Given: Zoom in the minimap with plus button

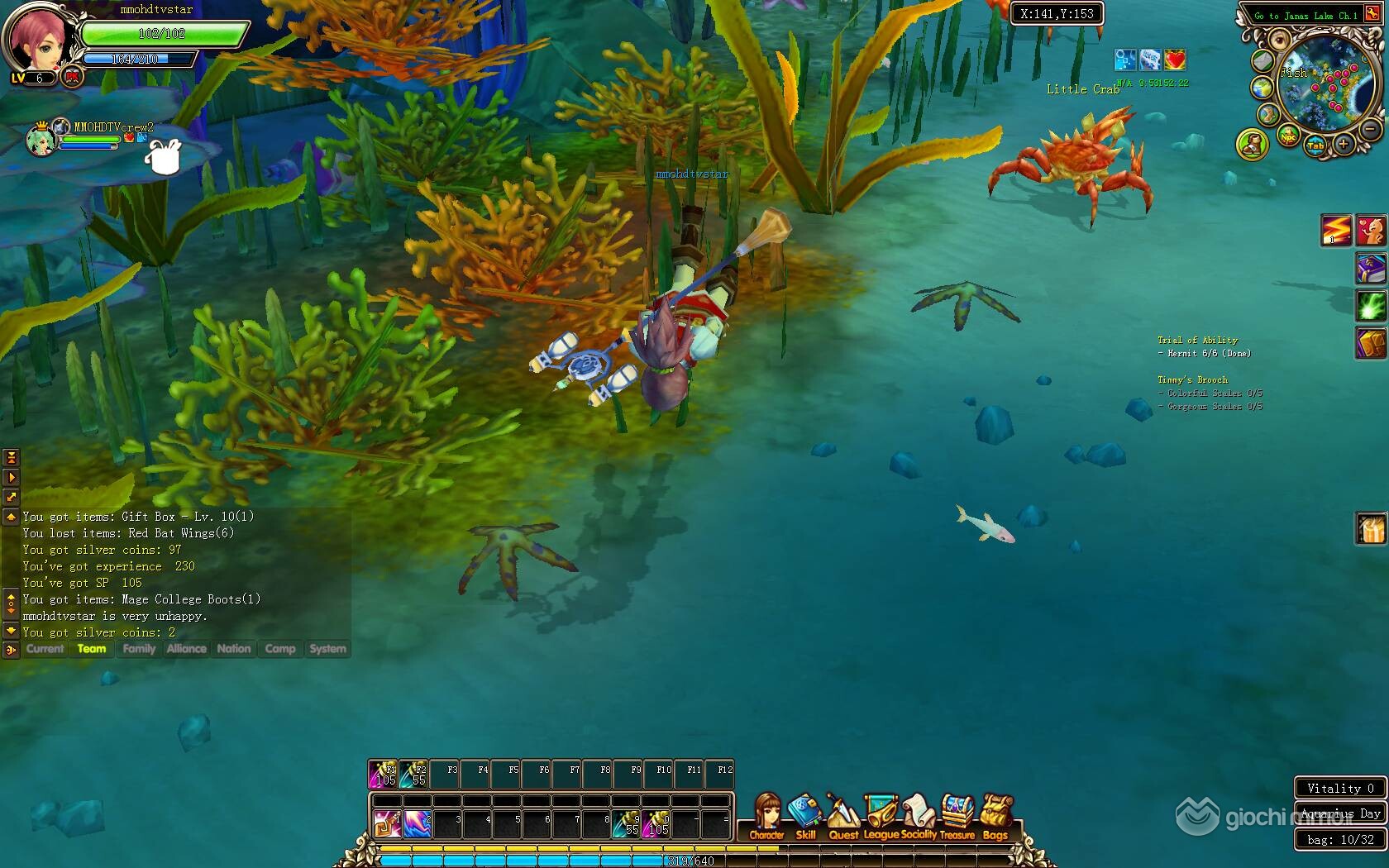Looking at the screenshot, I should click(x=1344, y=145).
